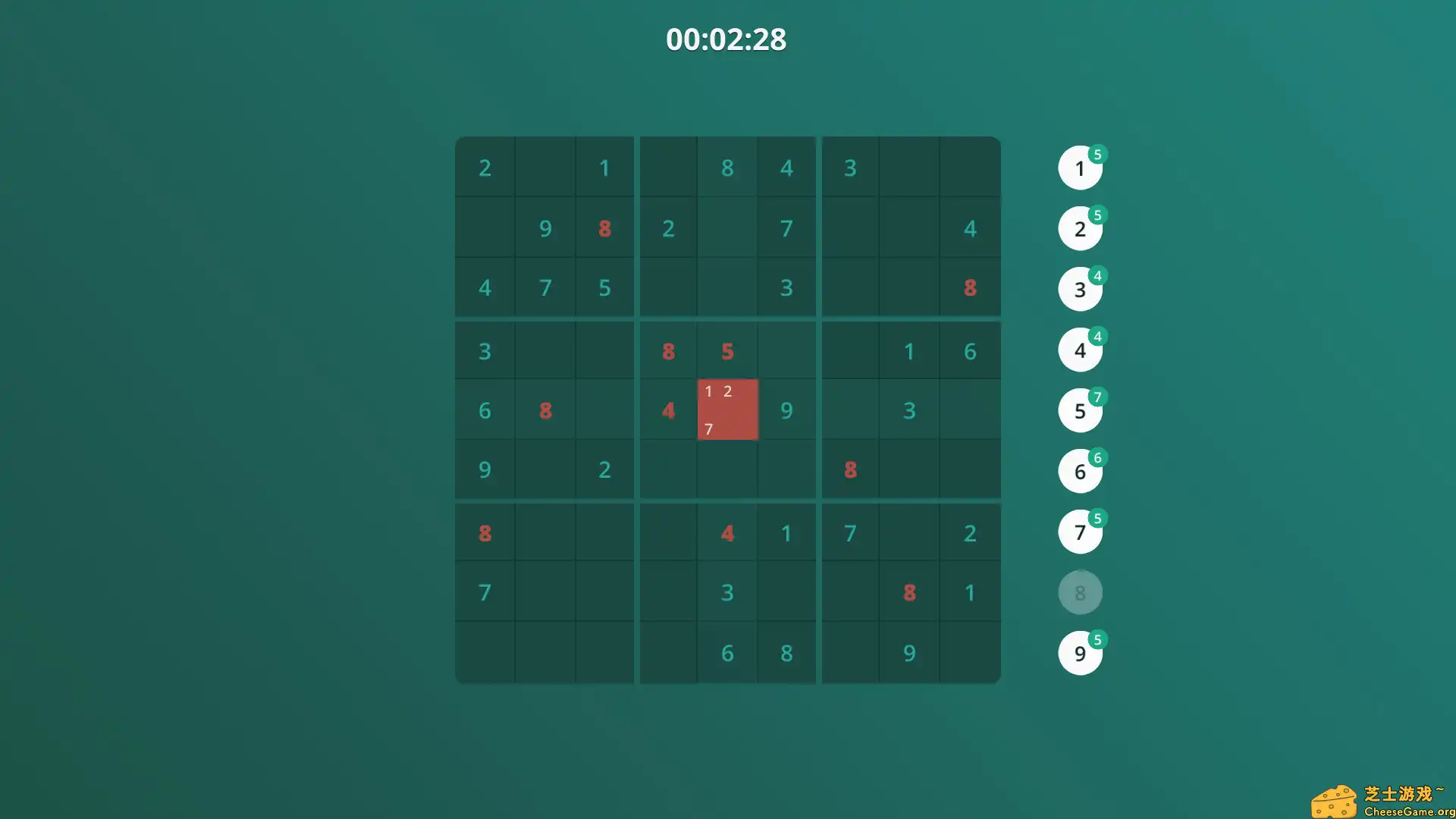Image resolution: width=1456 pixels, height=819 pixels.
Task: Click the cell containing 9 near grid center
Action: tap(786, 409)
